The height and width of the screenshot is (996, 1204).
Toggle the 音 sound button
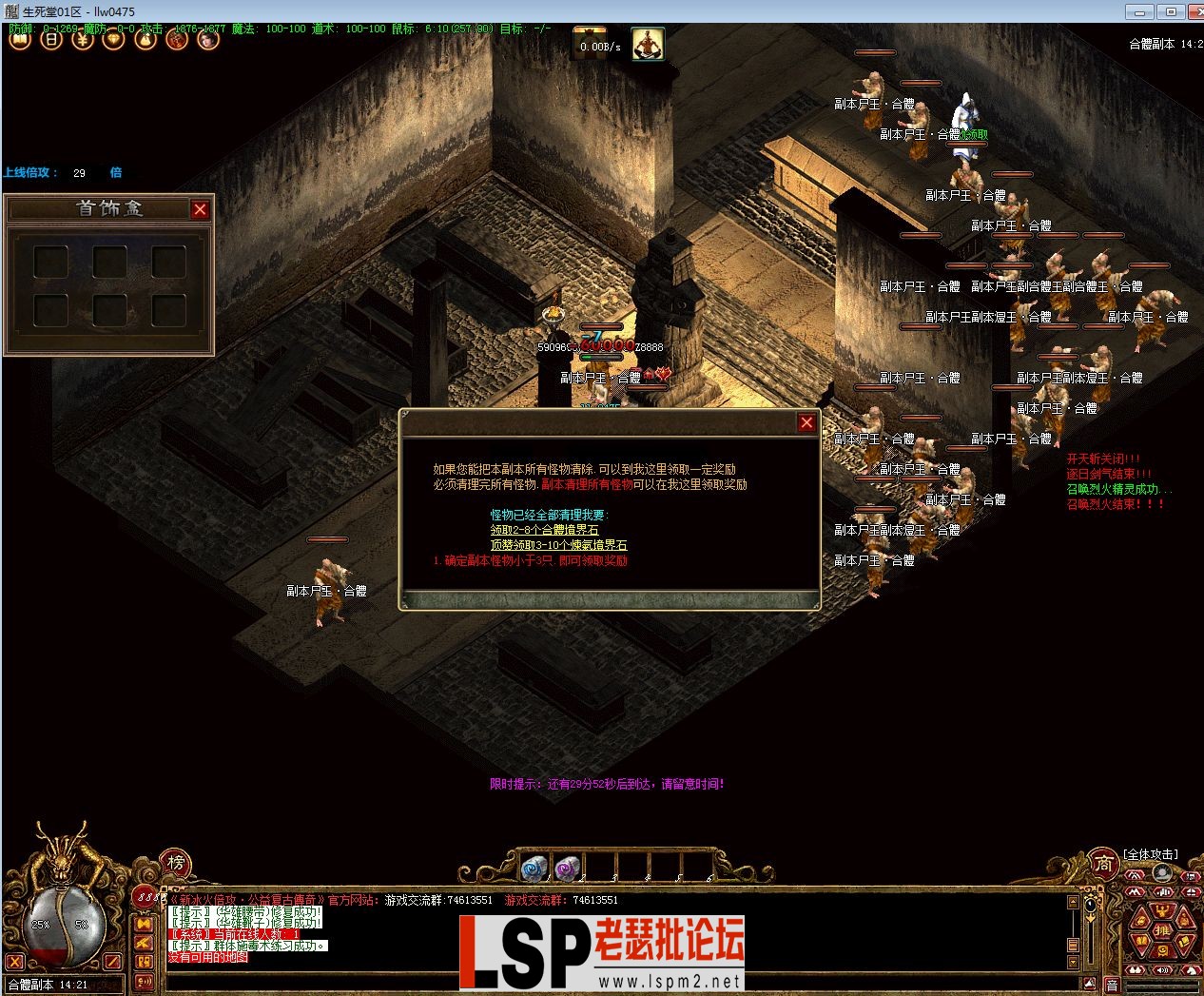(x=1111, y=985)
